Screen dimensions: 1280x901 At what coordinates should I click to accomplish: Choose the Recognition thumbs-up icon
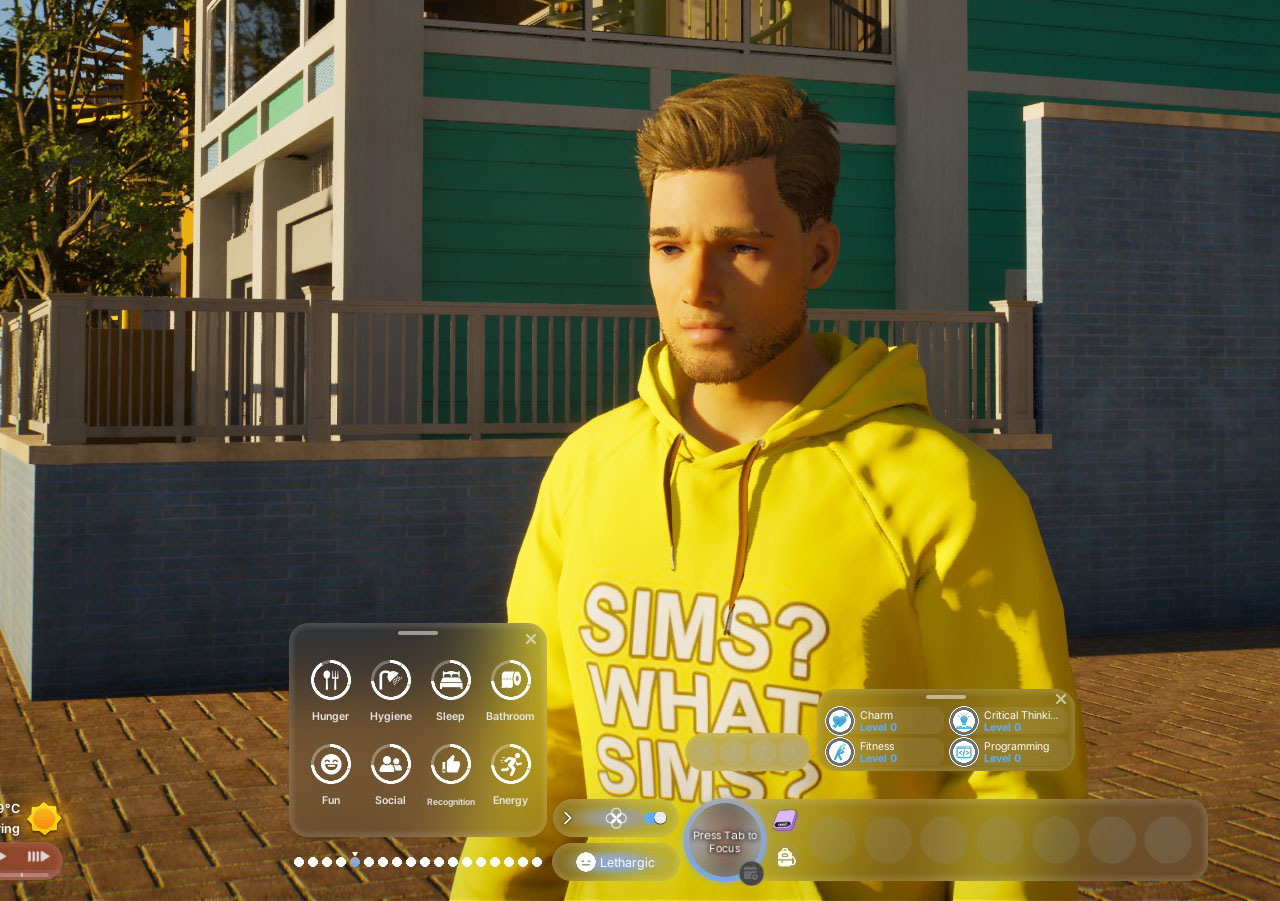450,764
